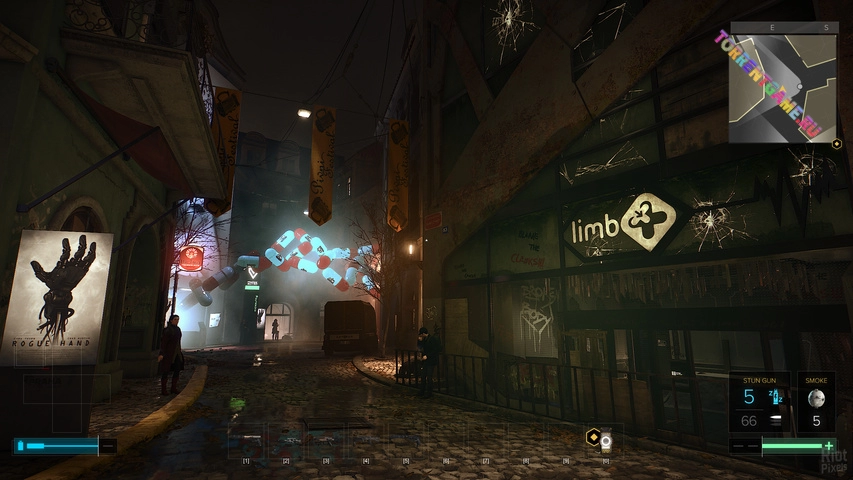Select the Stun Gun weapon panel
Screen dimensions: 853x480
point(762,402)
